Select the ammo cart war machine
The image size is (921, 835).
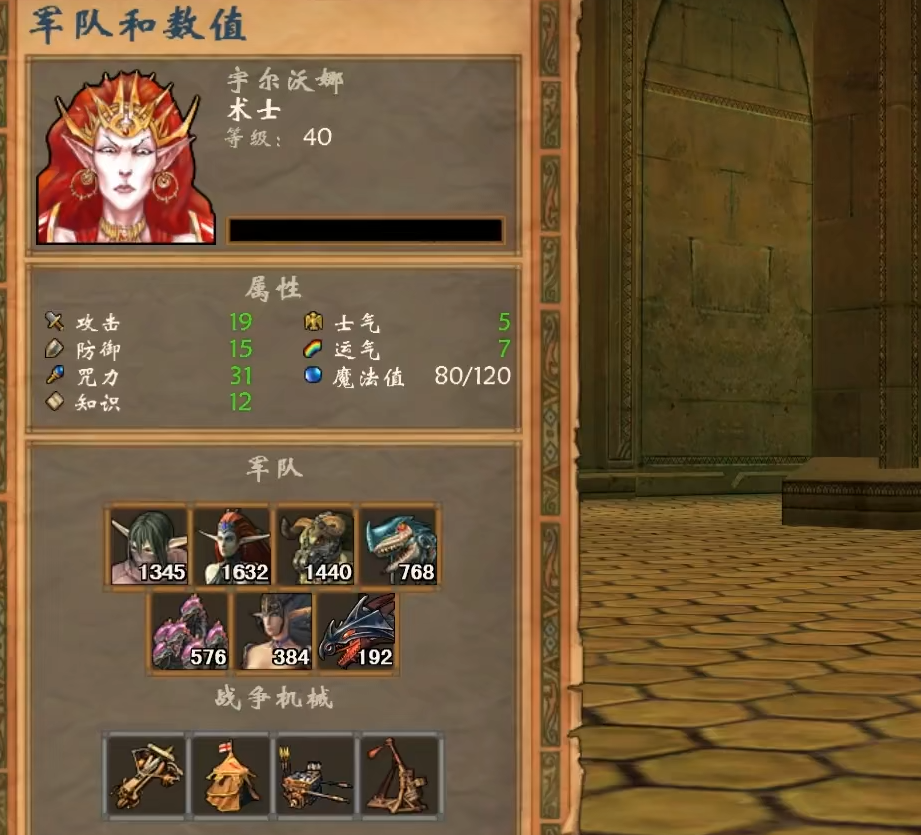315,774
